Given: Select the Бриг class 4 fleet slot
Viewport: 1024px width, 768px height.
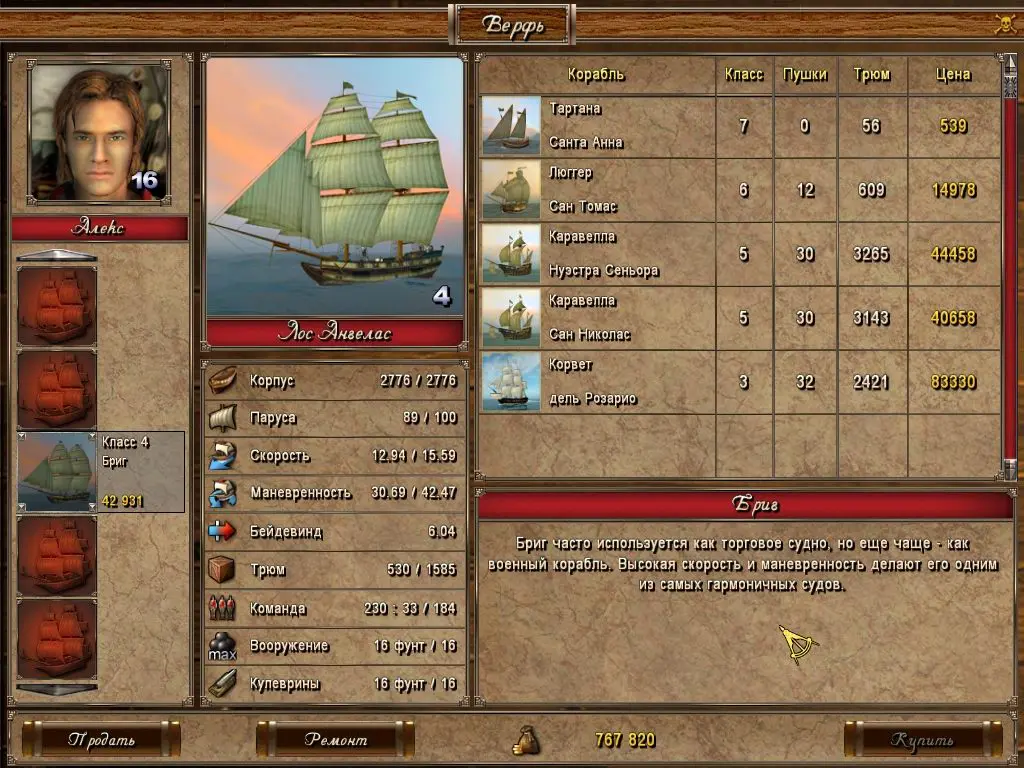Looking at the screenshot, I should click(101, 472).
